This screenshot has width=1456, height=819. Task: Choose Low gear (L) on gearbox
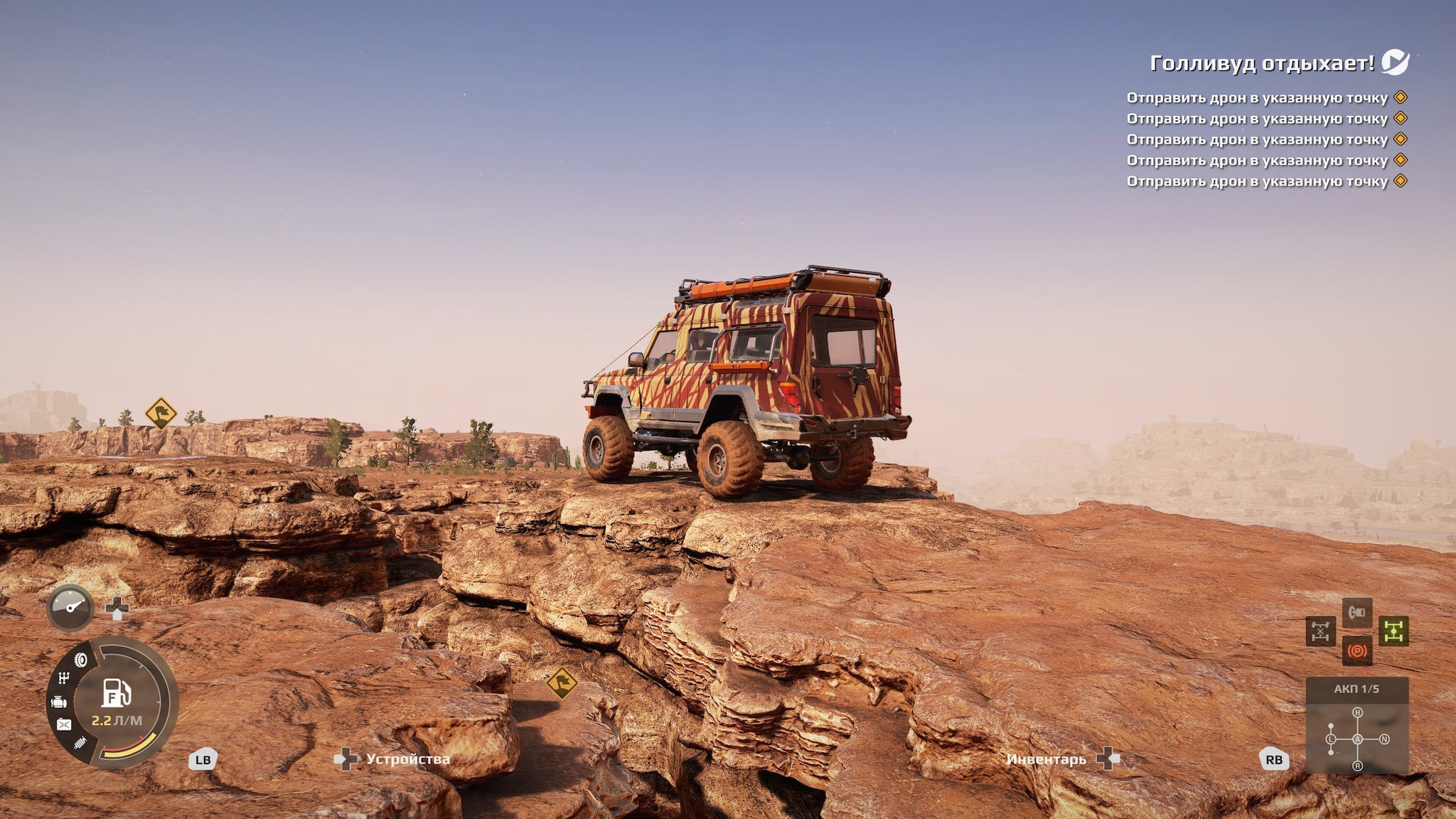tap(1331, 739)
